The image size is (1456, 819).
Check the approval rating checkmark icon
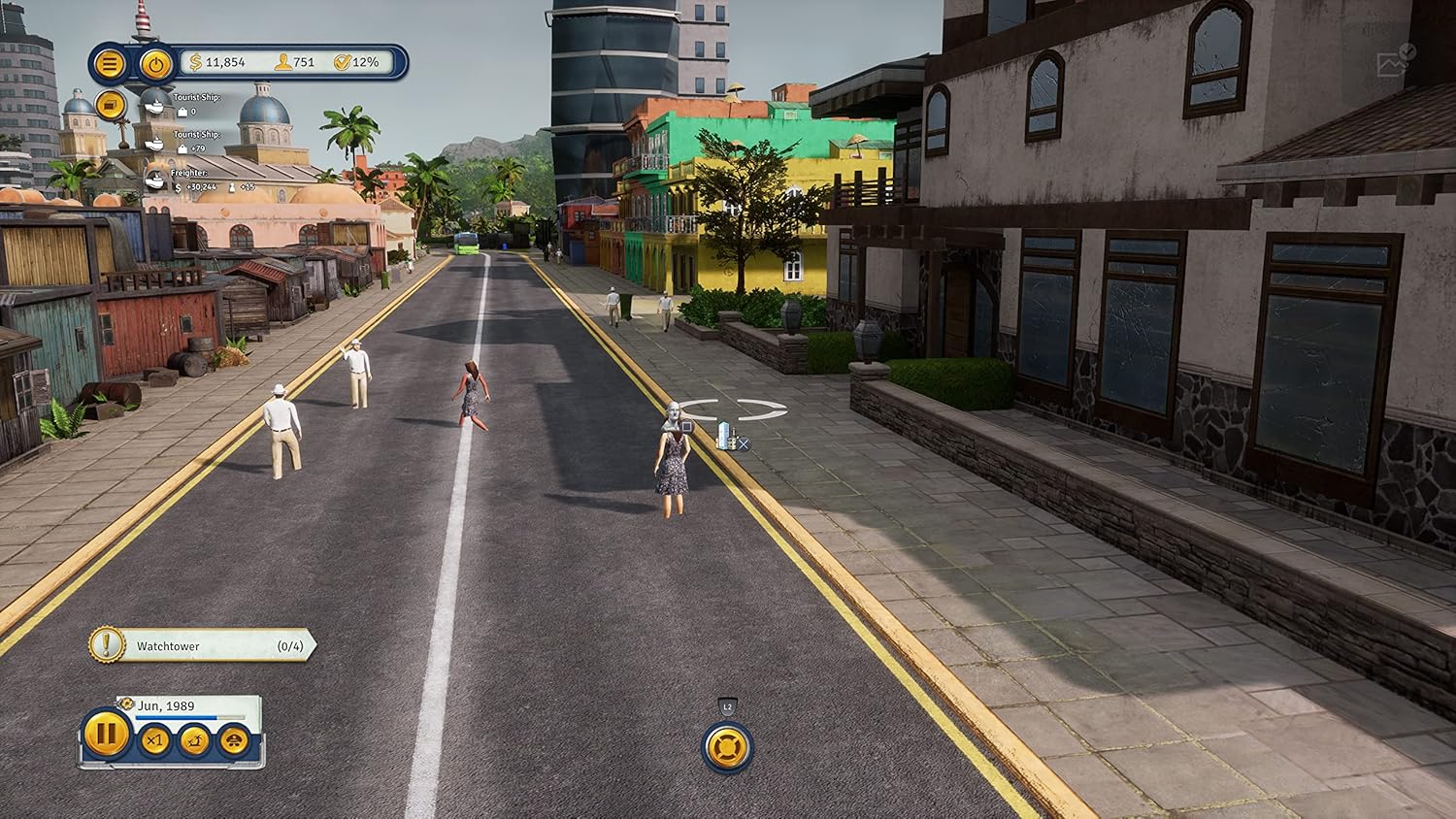pyautogui.click(x=342, y=62)
